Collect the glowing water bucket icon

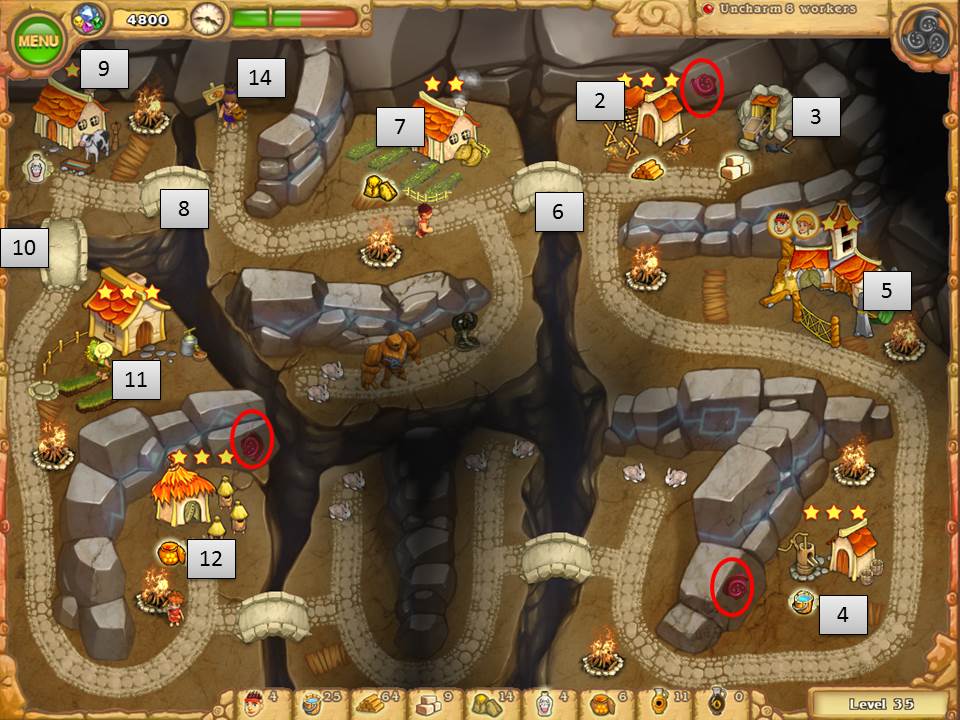tap(801, 601)
